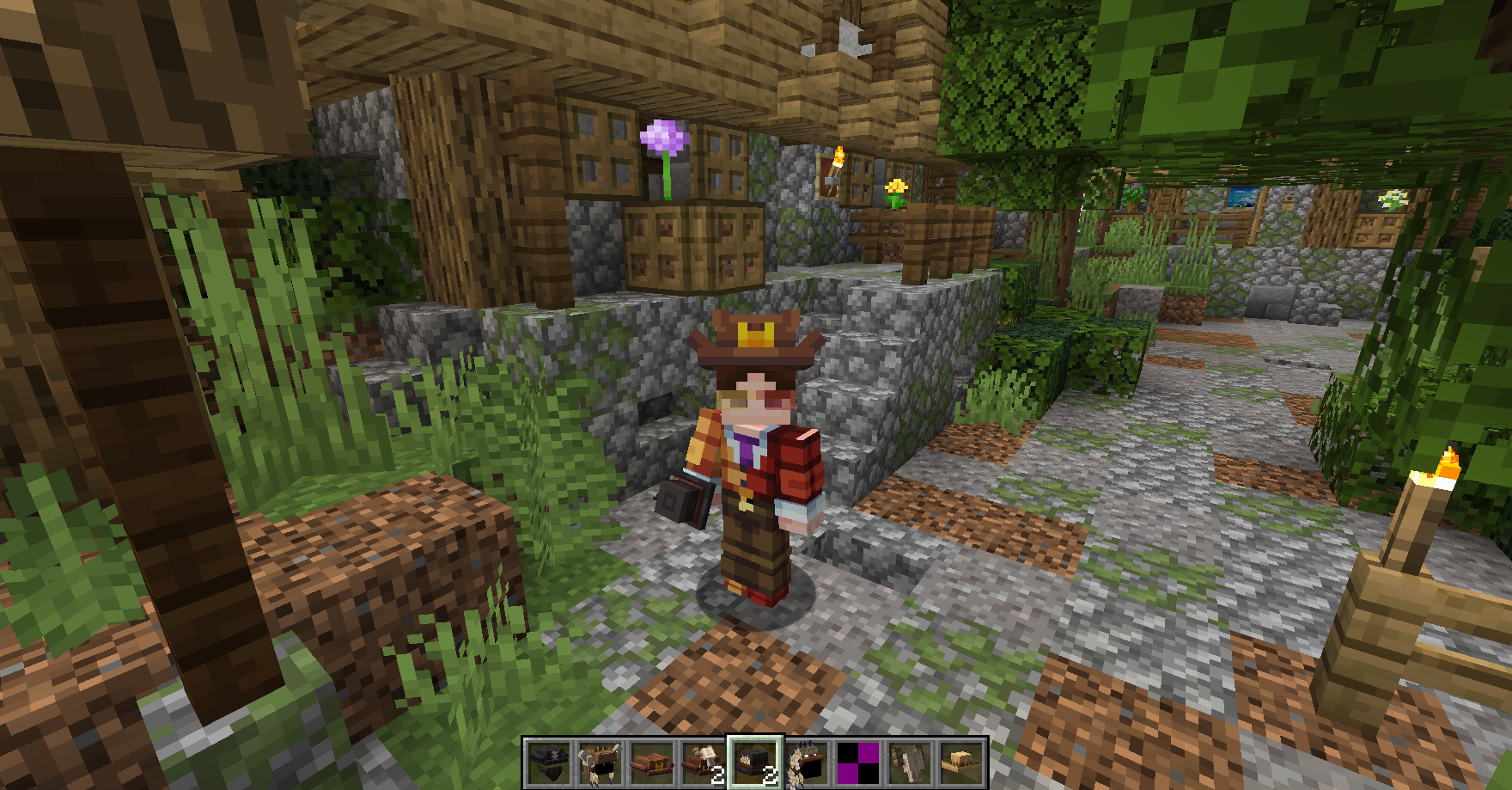
Task: Select the brown cowboy hat with gold buckle
Action: 652,762
